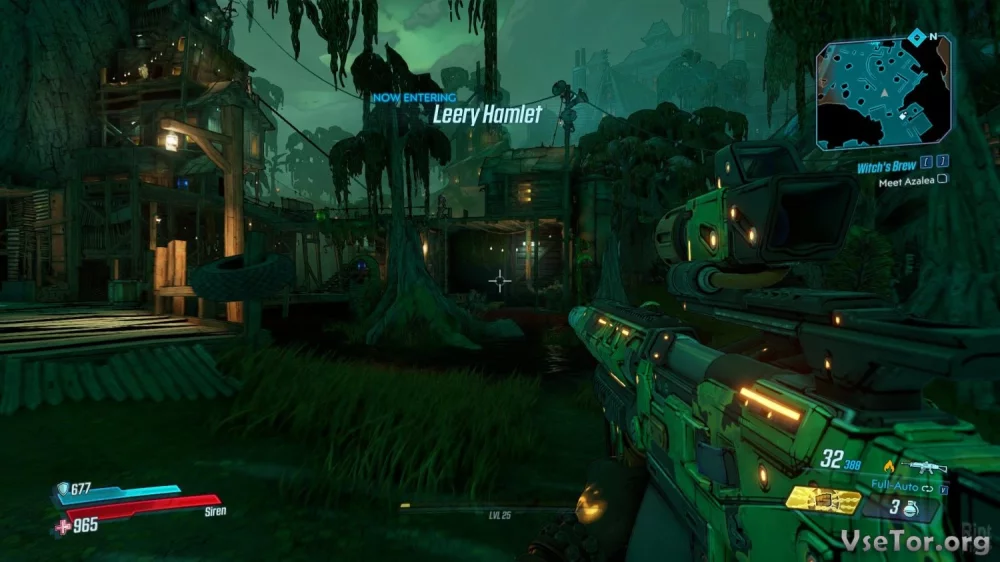Click the diamond compass marker above the minimap
1000x562 pixels.
[916, 38]
